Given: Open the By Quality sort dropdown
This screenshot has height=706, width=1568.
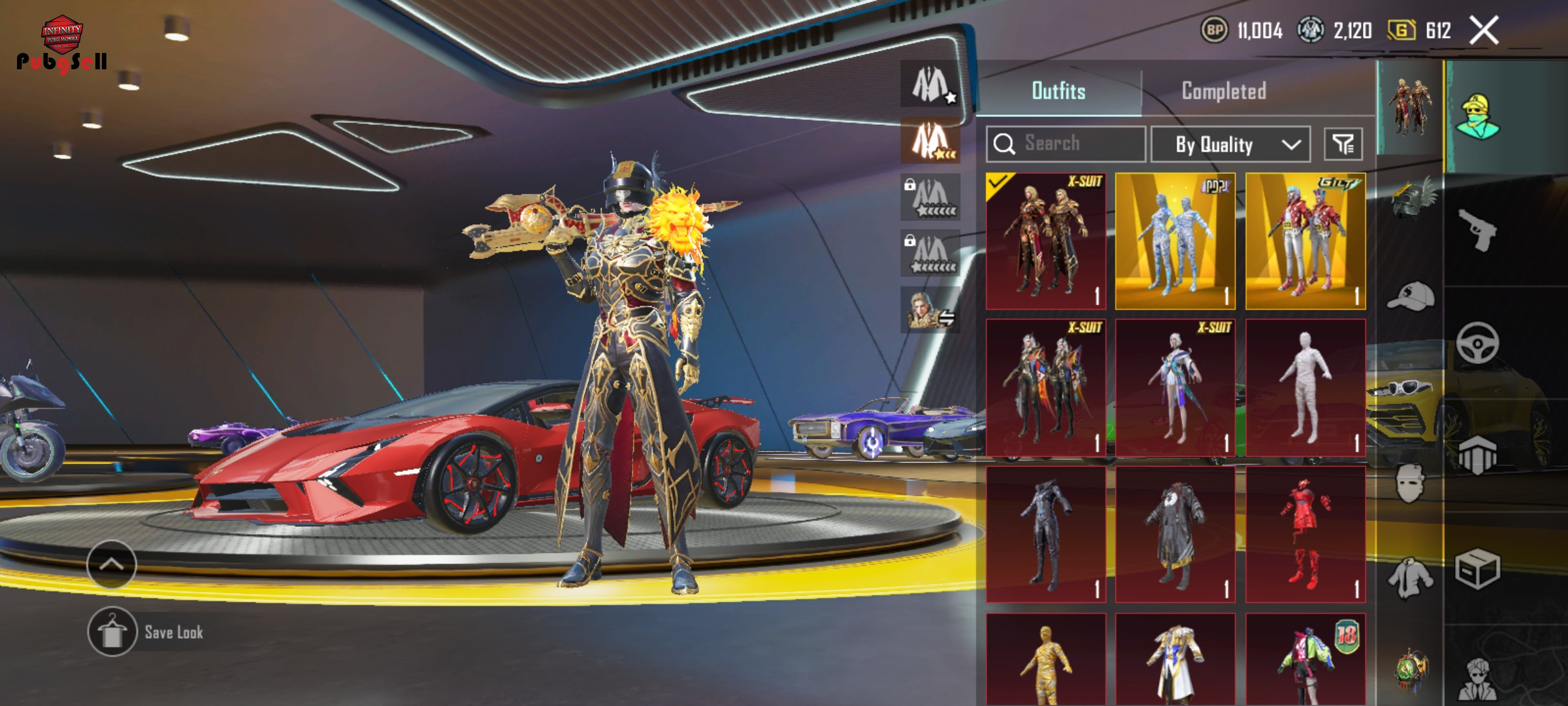Looking at the screenshot, I should point(1230,144).
